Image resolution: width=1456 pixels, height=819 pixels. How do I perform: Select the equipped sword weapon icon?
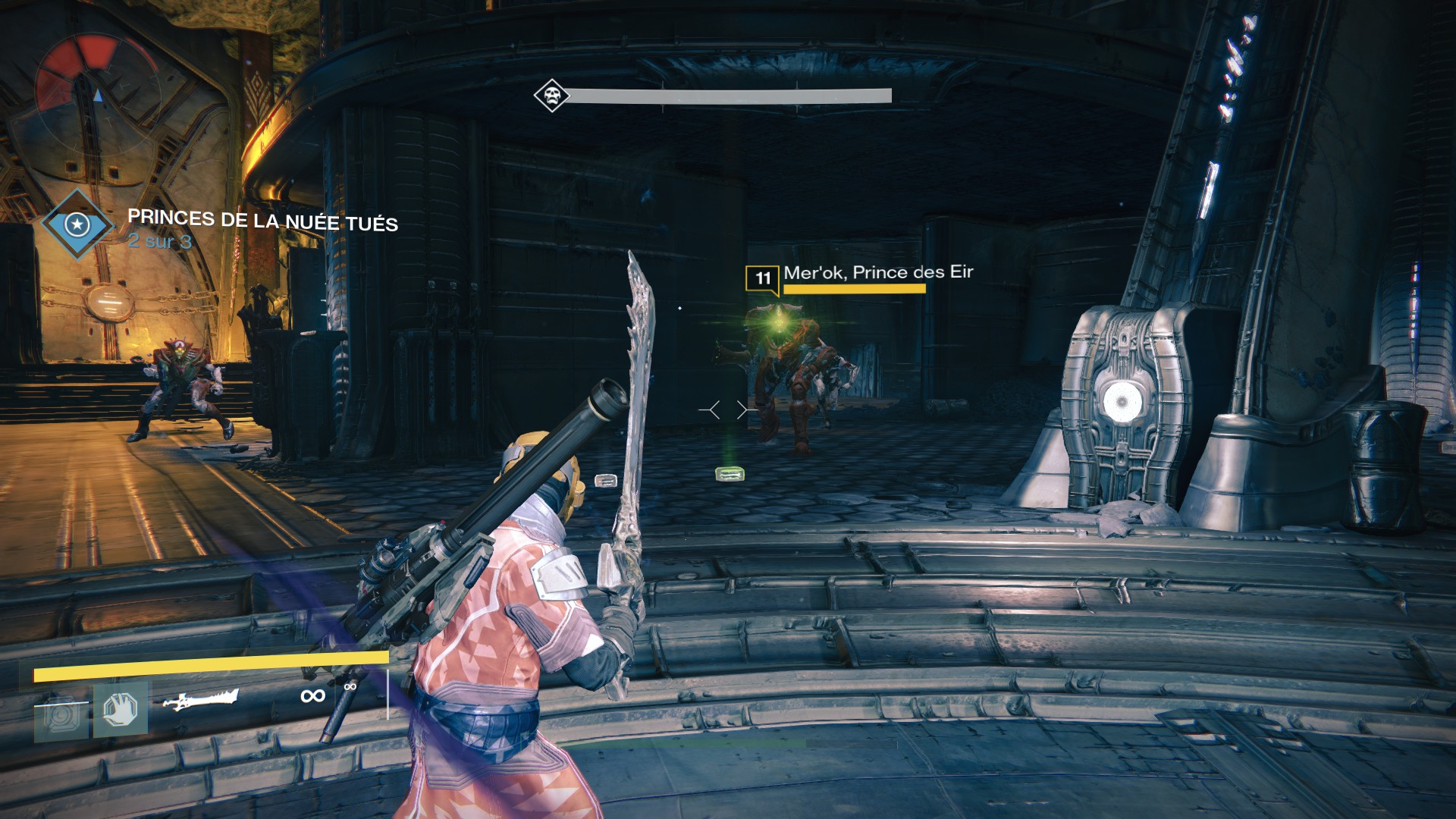coord(201,698)
